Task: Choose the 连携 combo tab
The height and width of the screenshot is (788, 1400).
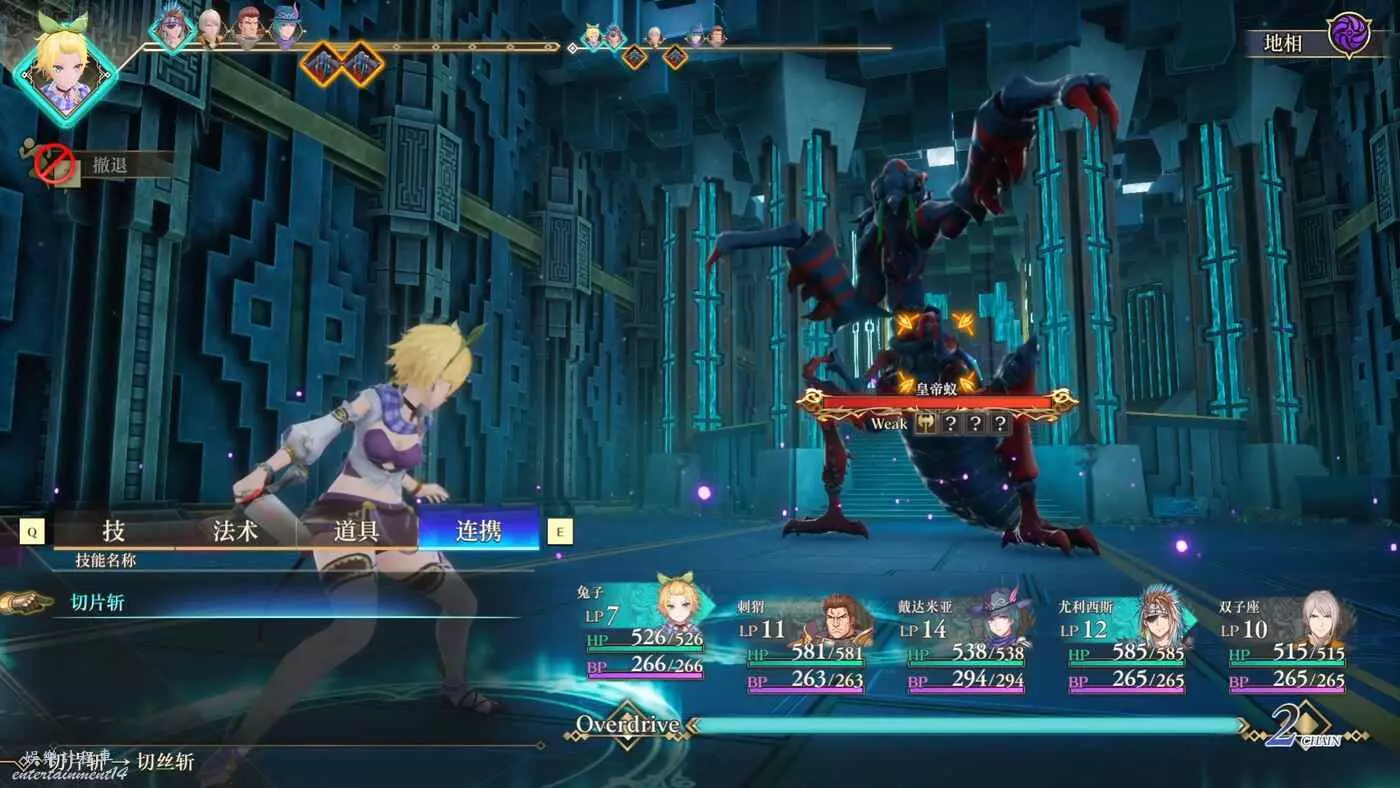Action: coord(479,531)
